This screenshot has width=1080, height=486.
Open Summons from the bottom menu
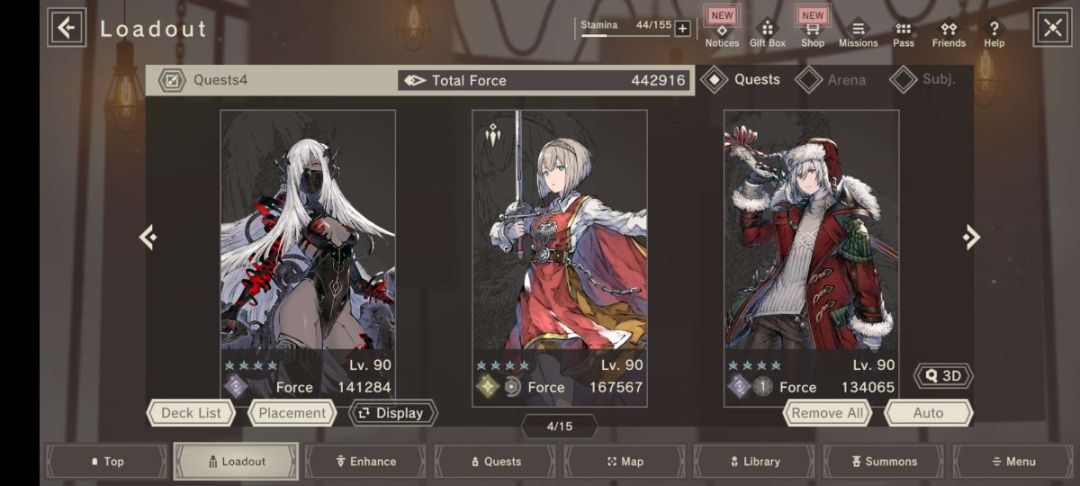click(883, 462)
